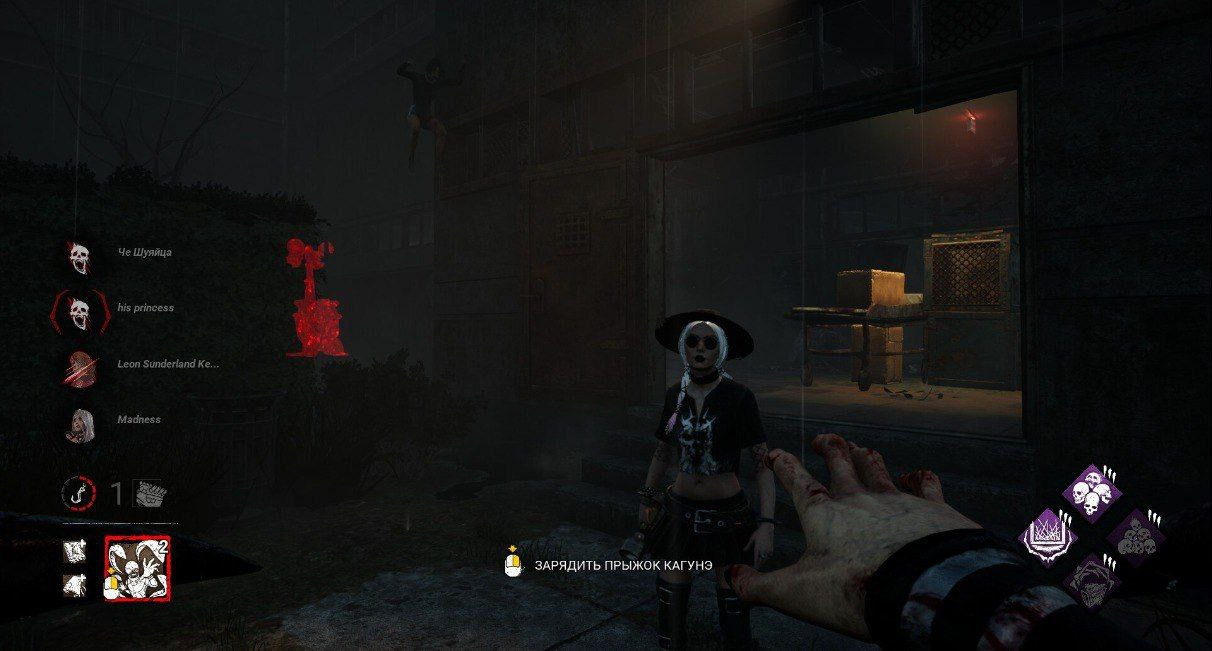Click the four-skulls perk icon
This screenshot has width=1212, height=651.
[x=1089, y=491]
